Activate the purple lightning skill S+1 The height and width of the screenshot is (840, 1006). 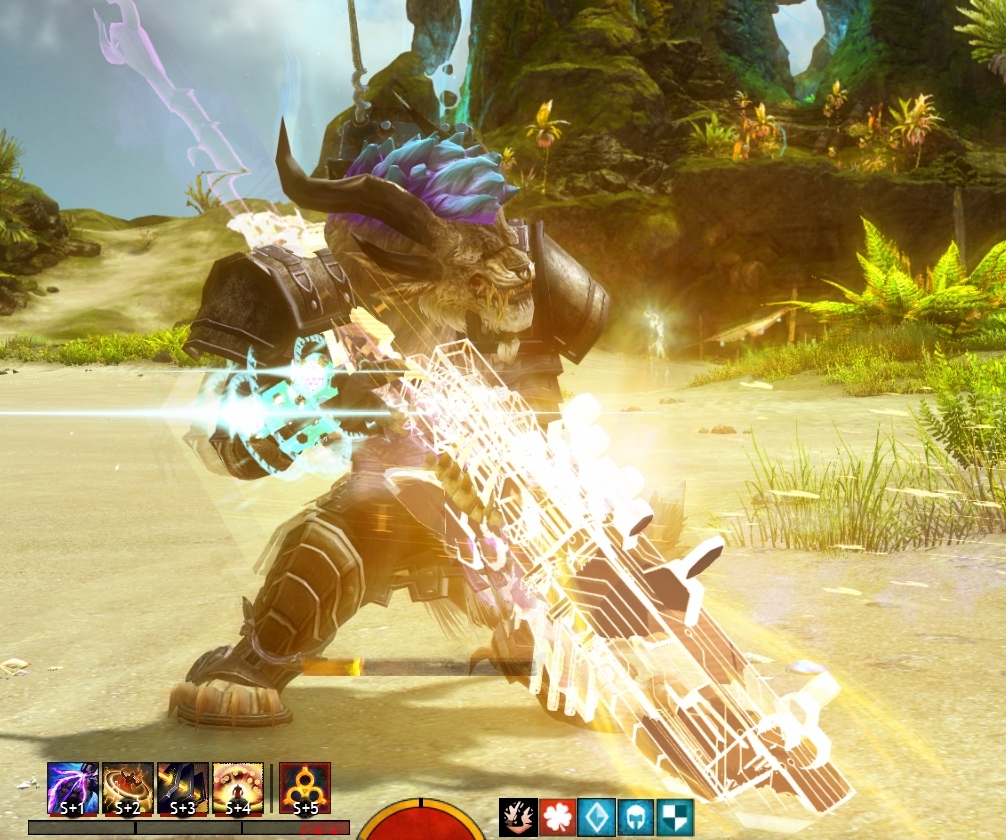click(x=73, y=788)
